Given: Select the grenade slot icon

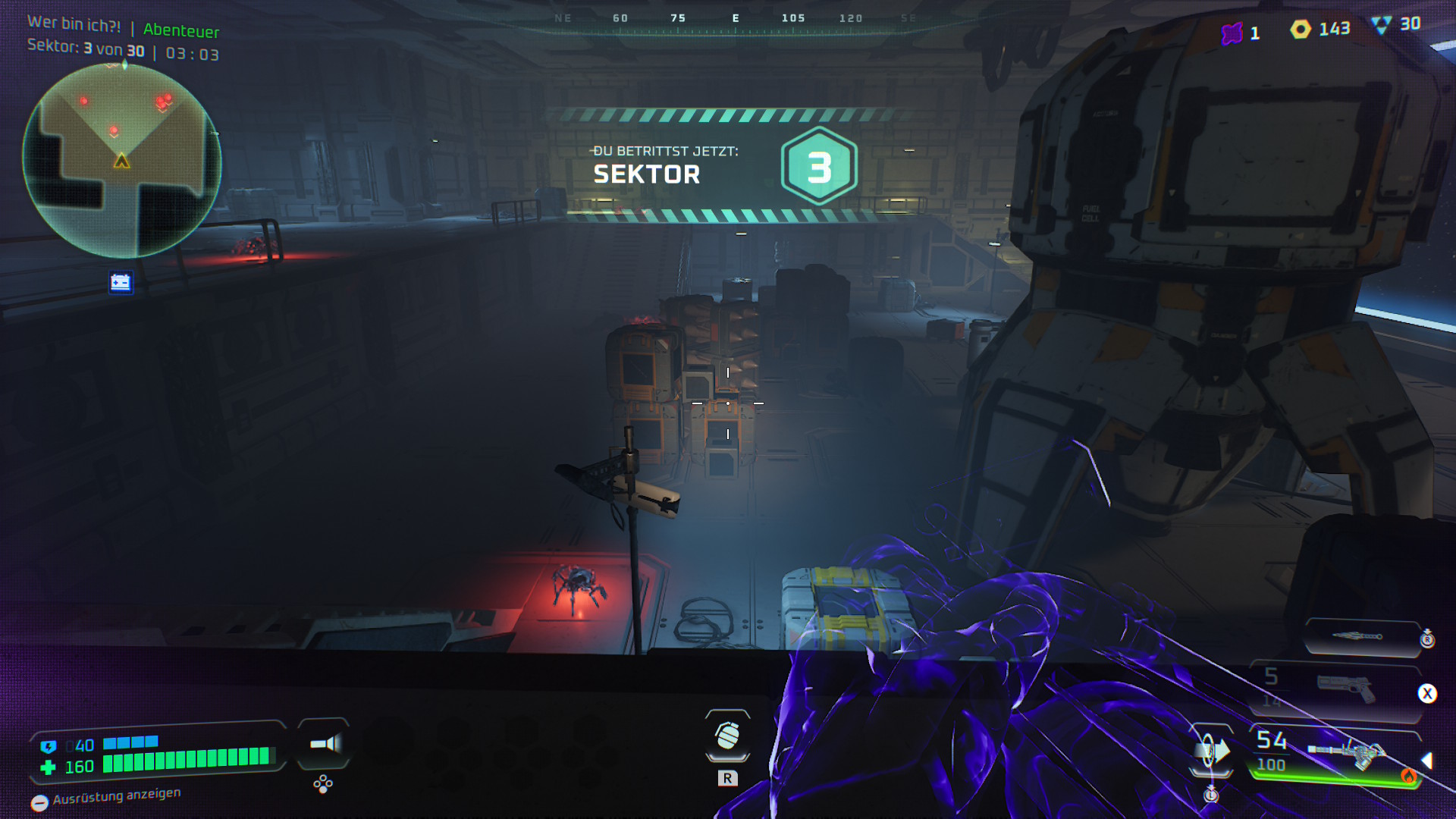Looking at the screenshot, I should [x=727, y=736].
